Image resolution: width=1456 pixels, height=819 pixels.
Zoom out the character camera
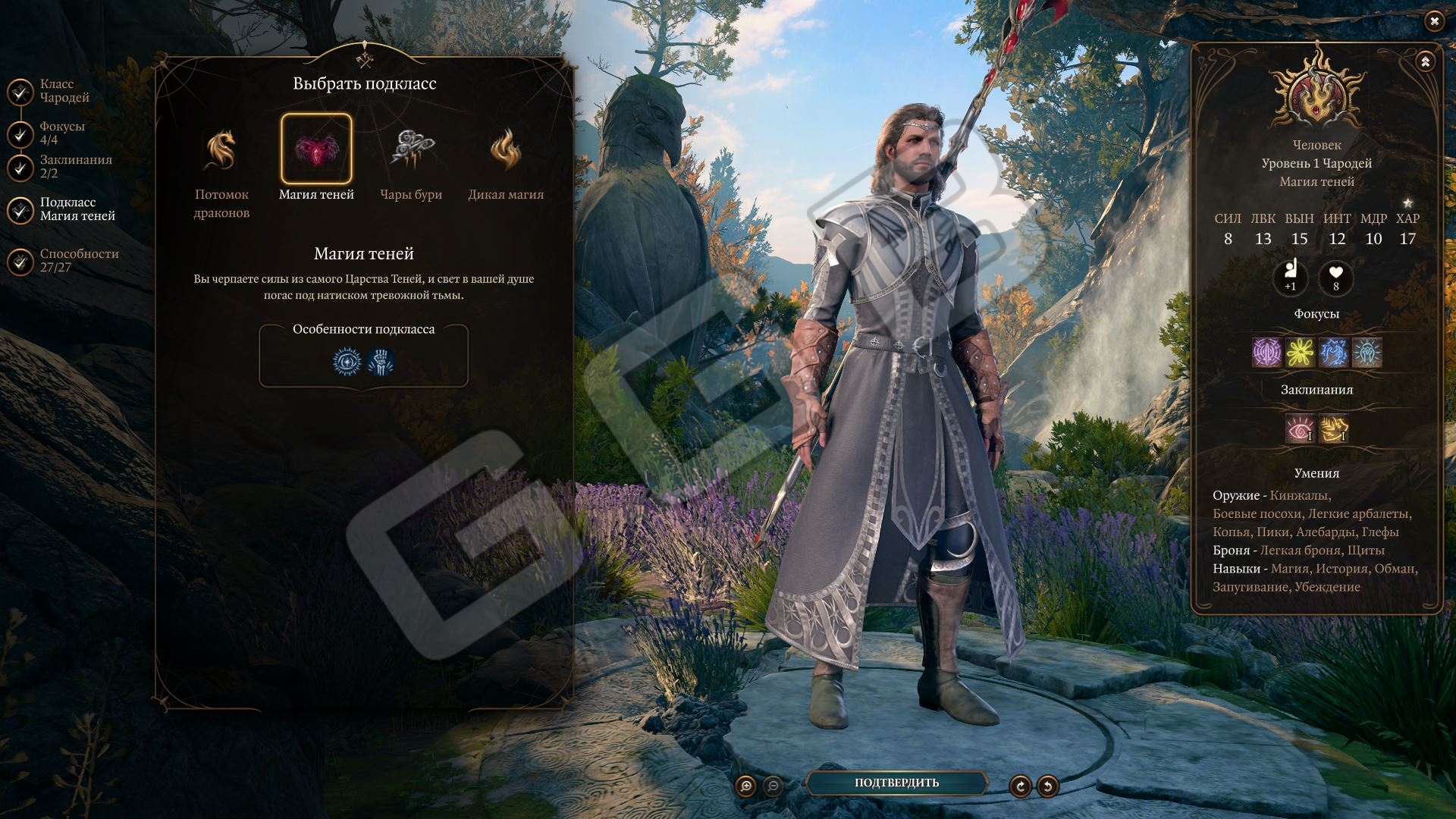coord(773,786)
